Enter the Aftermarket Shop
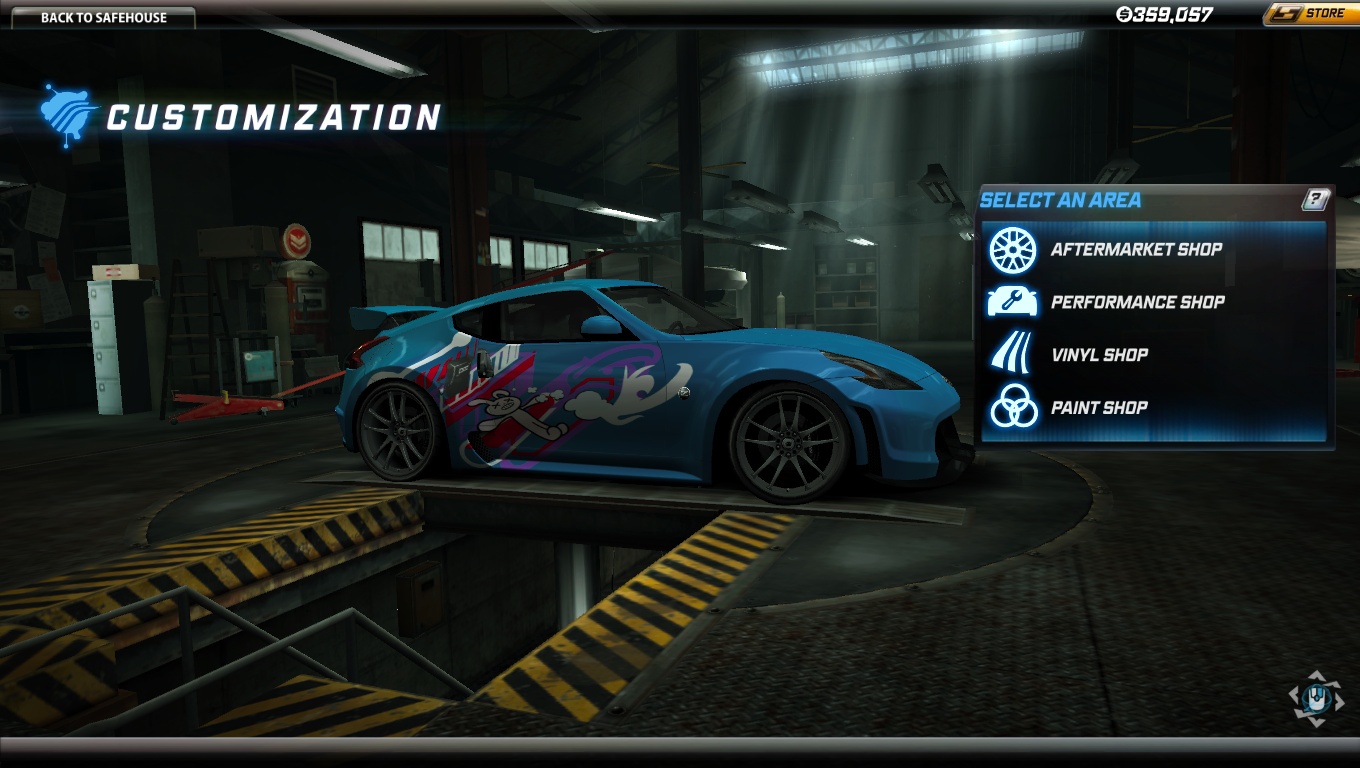The width and height of the screenshot is (1360, 768). coord(1135,250)
